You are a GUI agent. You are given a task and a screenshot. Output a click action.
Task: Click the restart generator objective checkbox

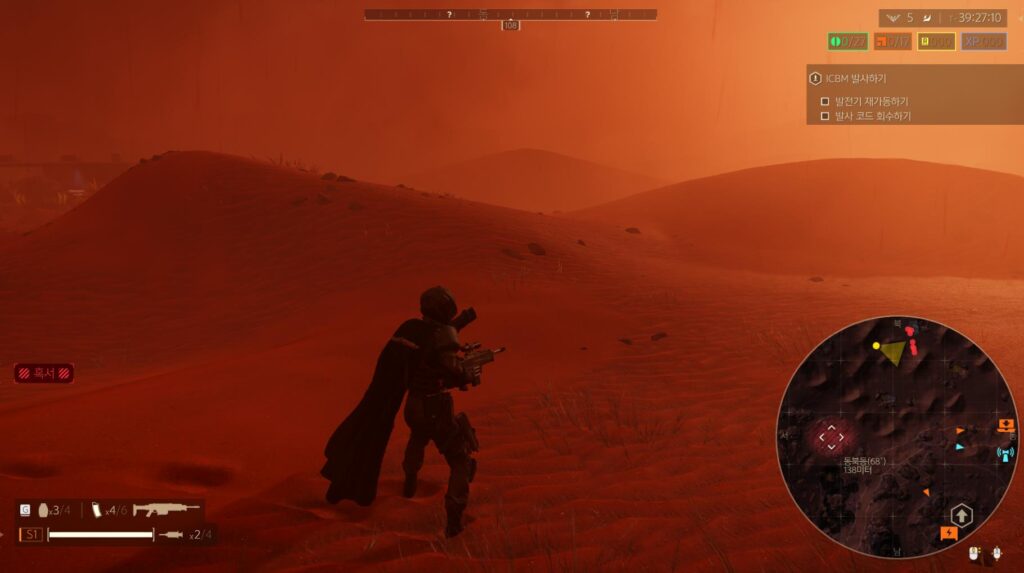pos(825,101)
